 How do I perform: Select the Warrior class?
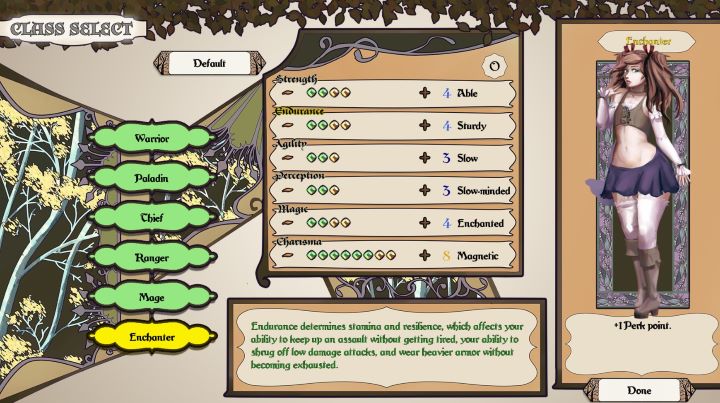click(x=152, y=137)
